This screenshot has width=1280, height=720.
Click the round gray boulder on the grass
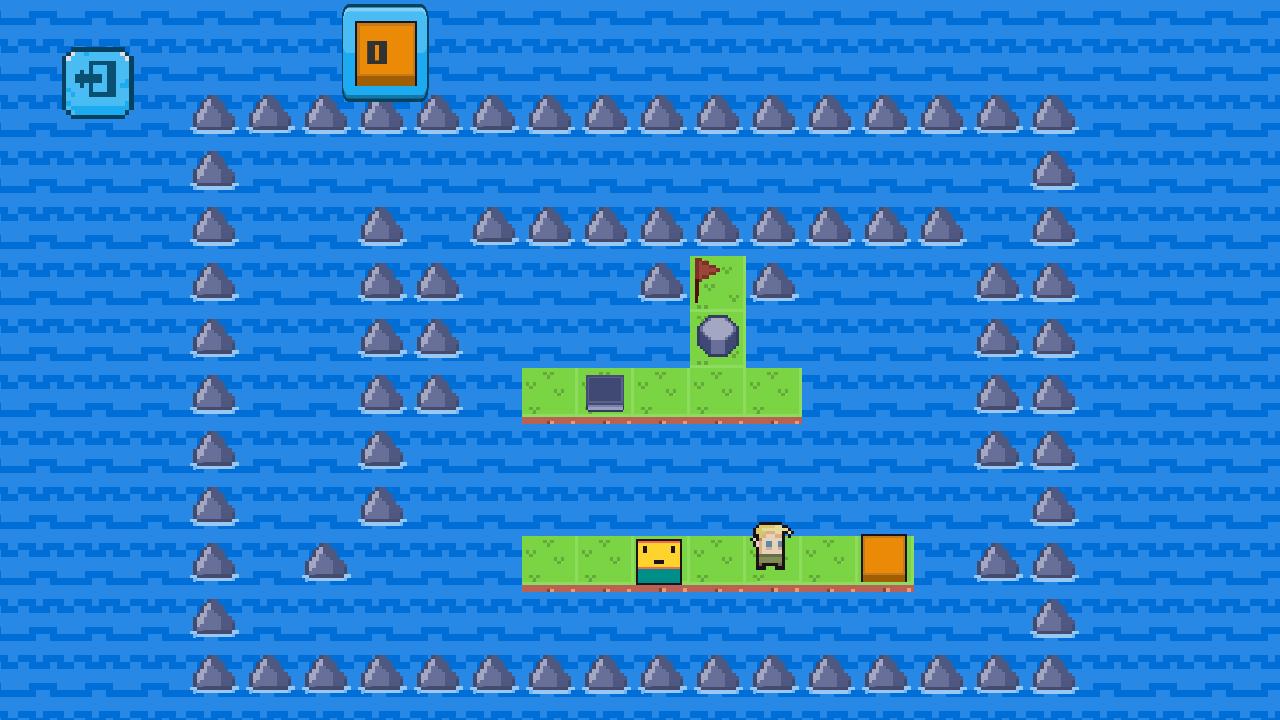tap(717, 336)
